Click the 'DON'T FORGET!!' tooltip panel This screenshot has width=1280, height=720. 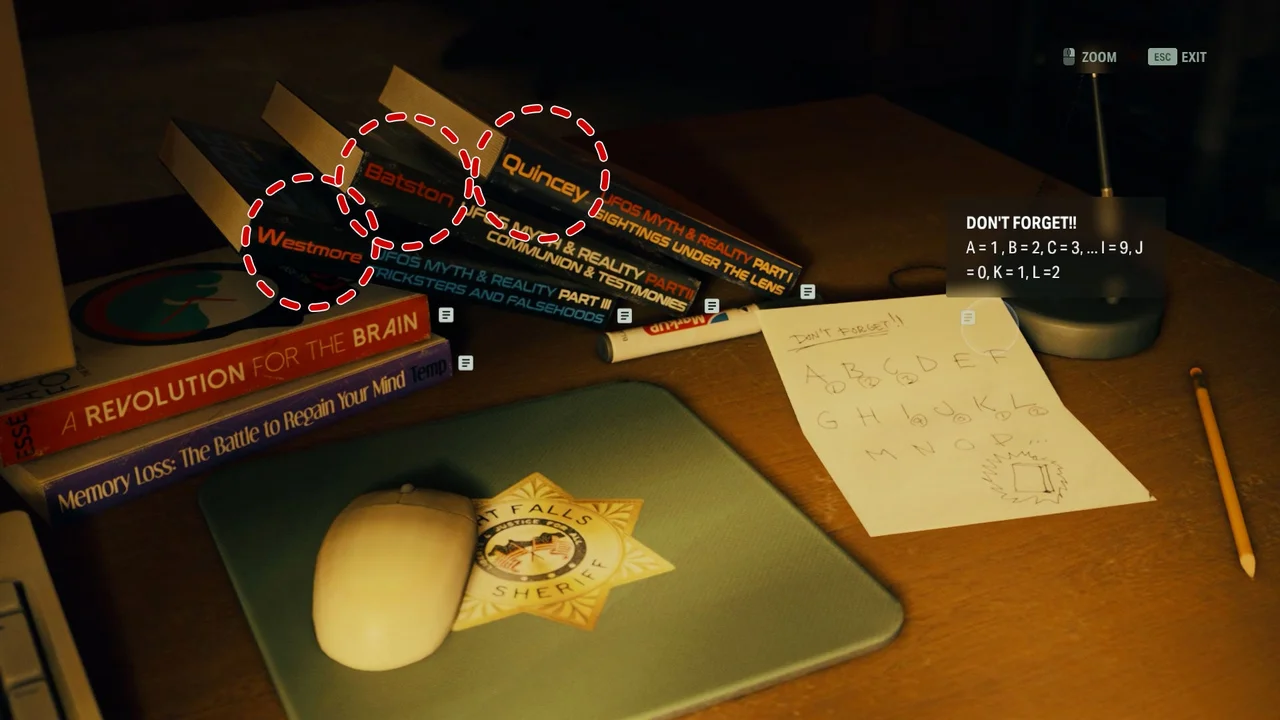click(x=1055, y=245)
